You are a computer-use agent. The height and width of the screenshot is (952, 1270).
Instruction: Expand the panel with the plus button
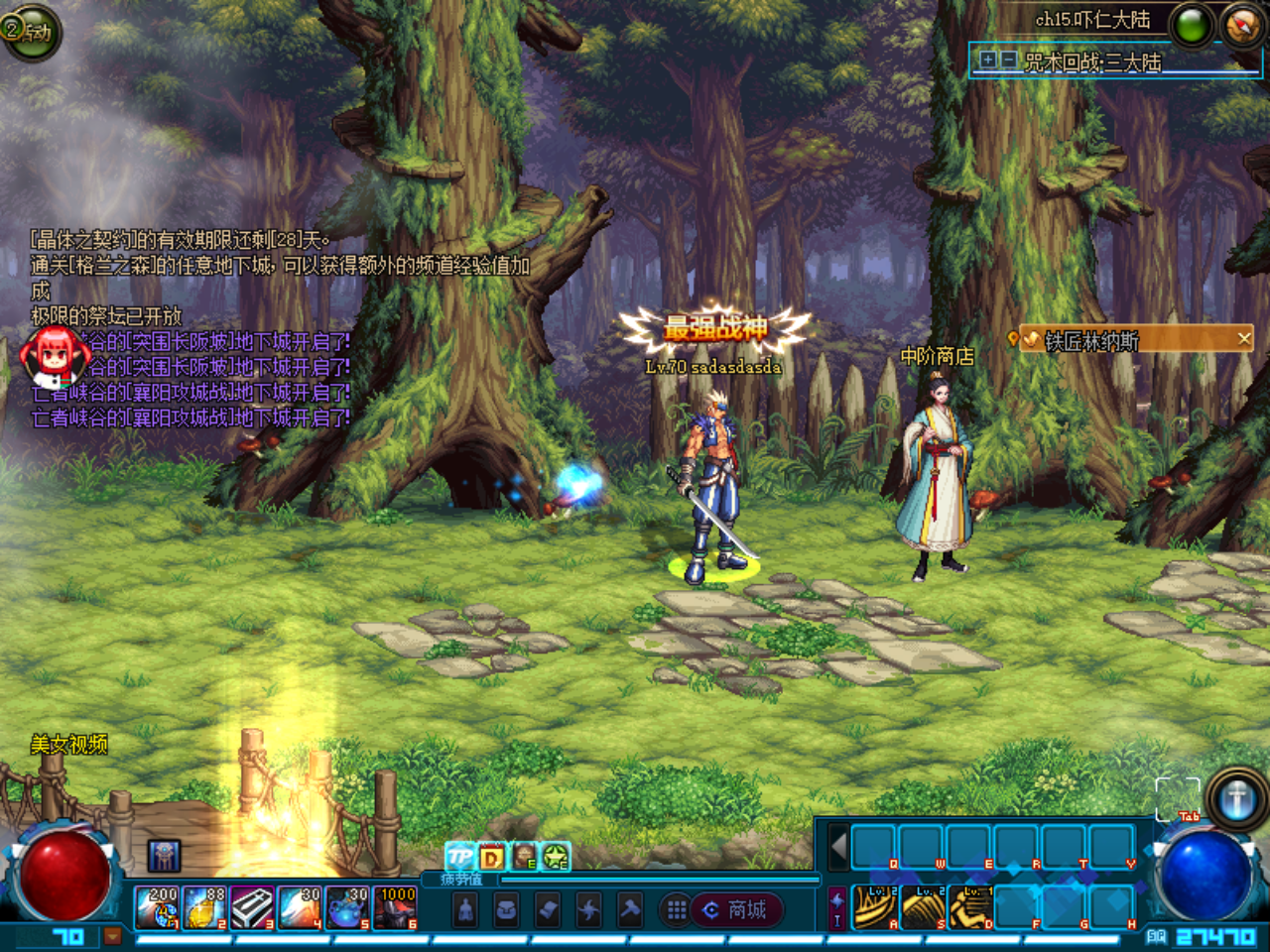988,60
